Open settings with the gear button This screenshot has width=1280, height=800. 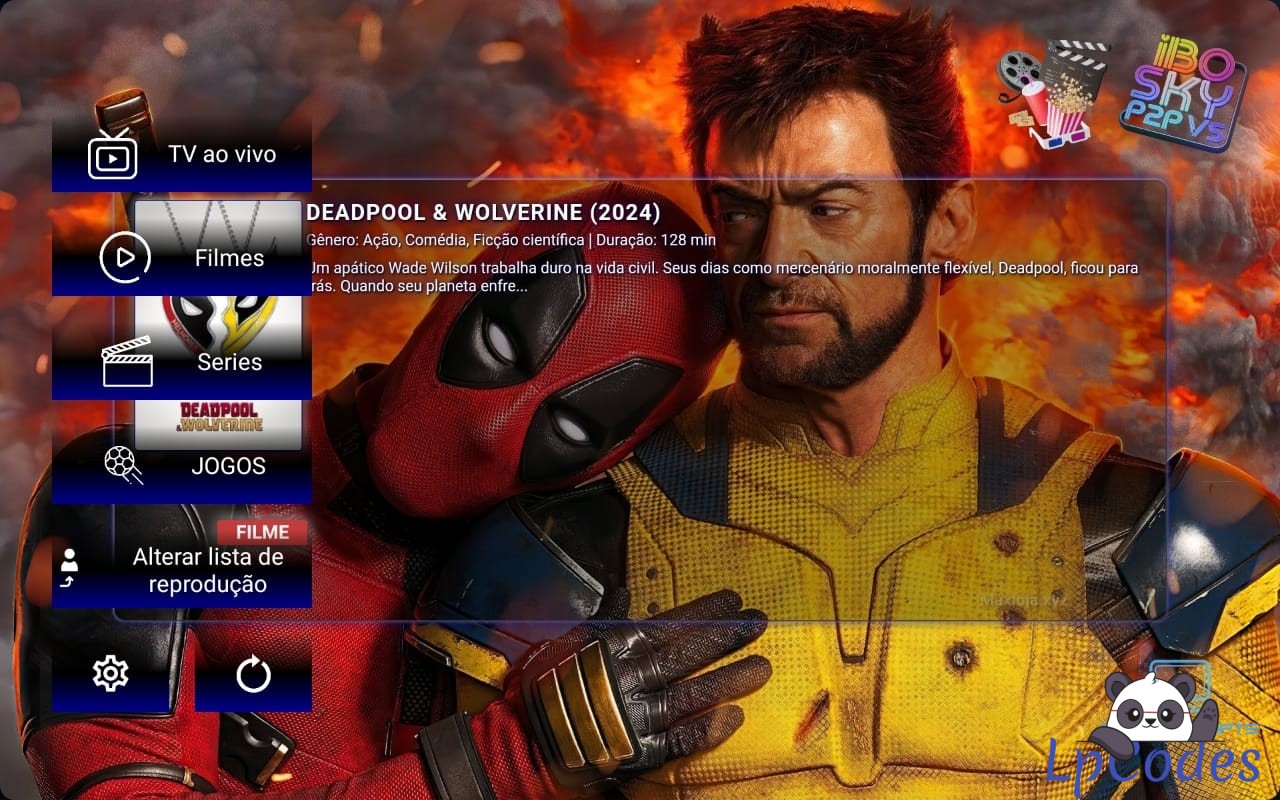pos(110,674)
